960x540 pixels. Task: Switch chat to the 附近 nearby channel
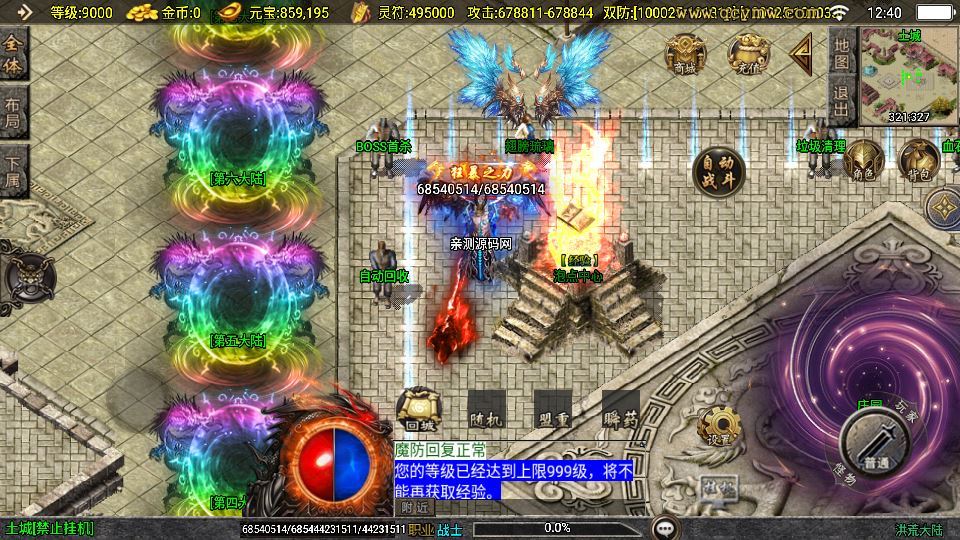(x=416, y=507)
